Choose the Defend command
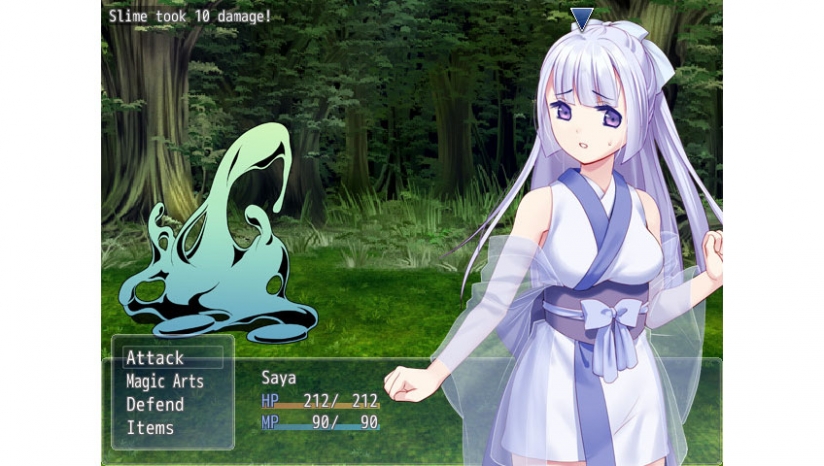Viewport: 824px width, 466px height. coord(155,404)
